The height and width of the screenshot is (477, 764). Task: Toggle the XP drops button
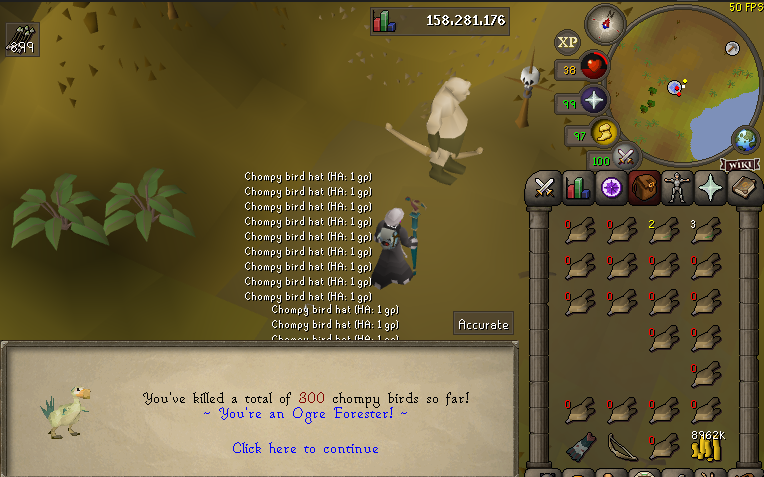[568, 42]
